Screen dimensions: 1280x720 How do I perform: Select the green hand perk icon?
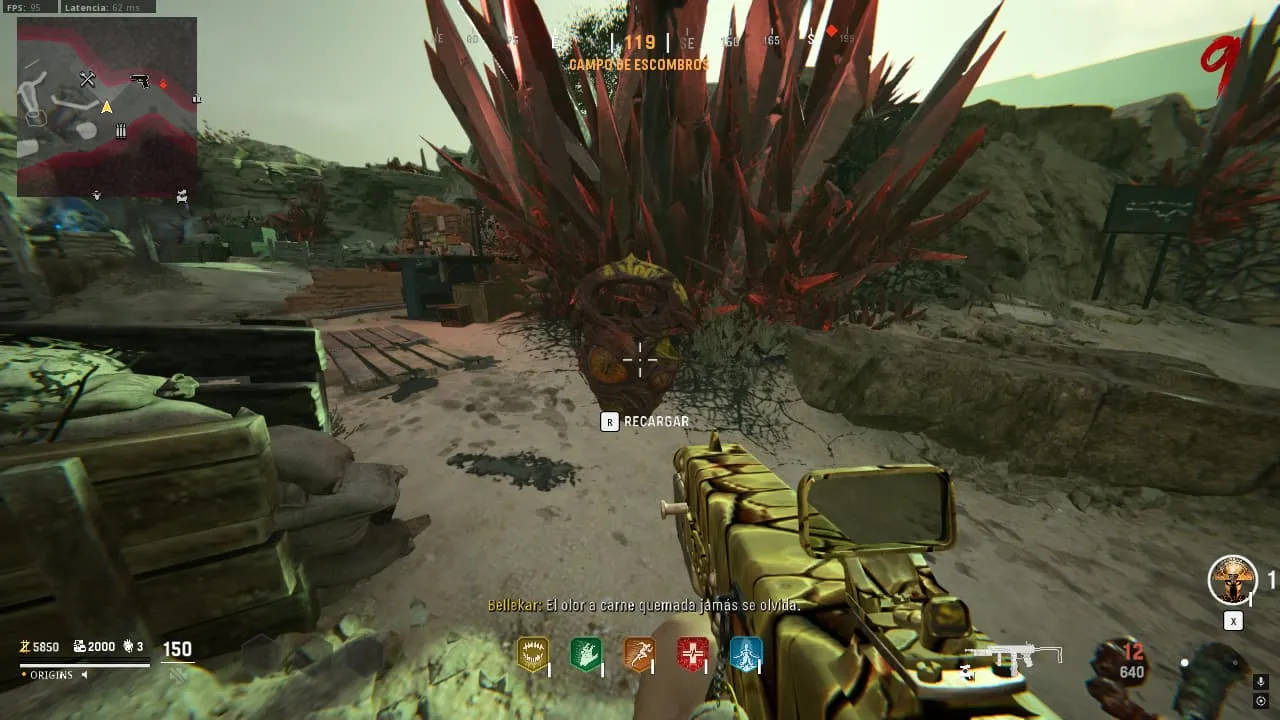585,654
